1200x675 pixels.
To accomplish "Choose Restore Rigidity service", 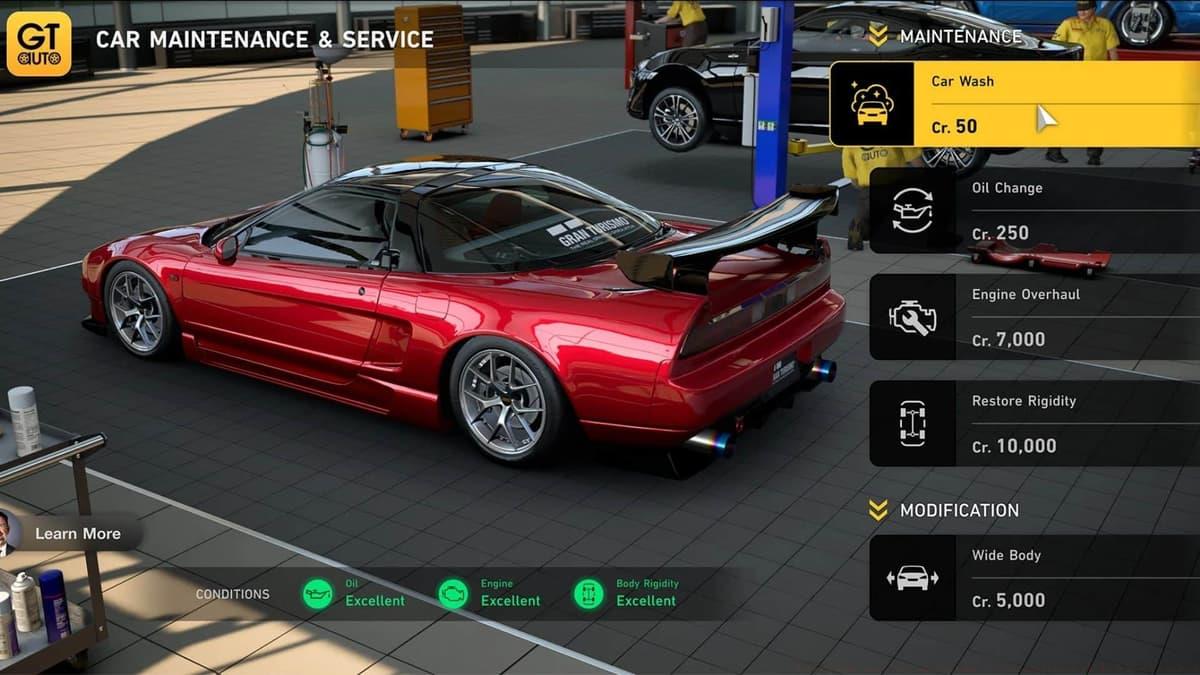I will point(1032,423).
